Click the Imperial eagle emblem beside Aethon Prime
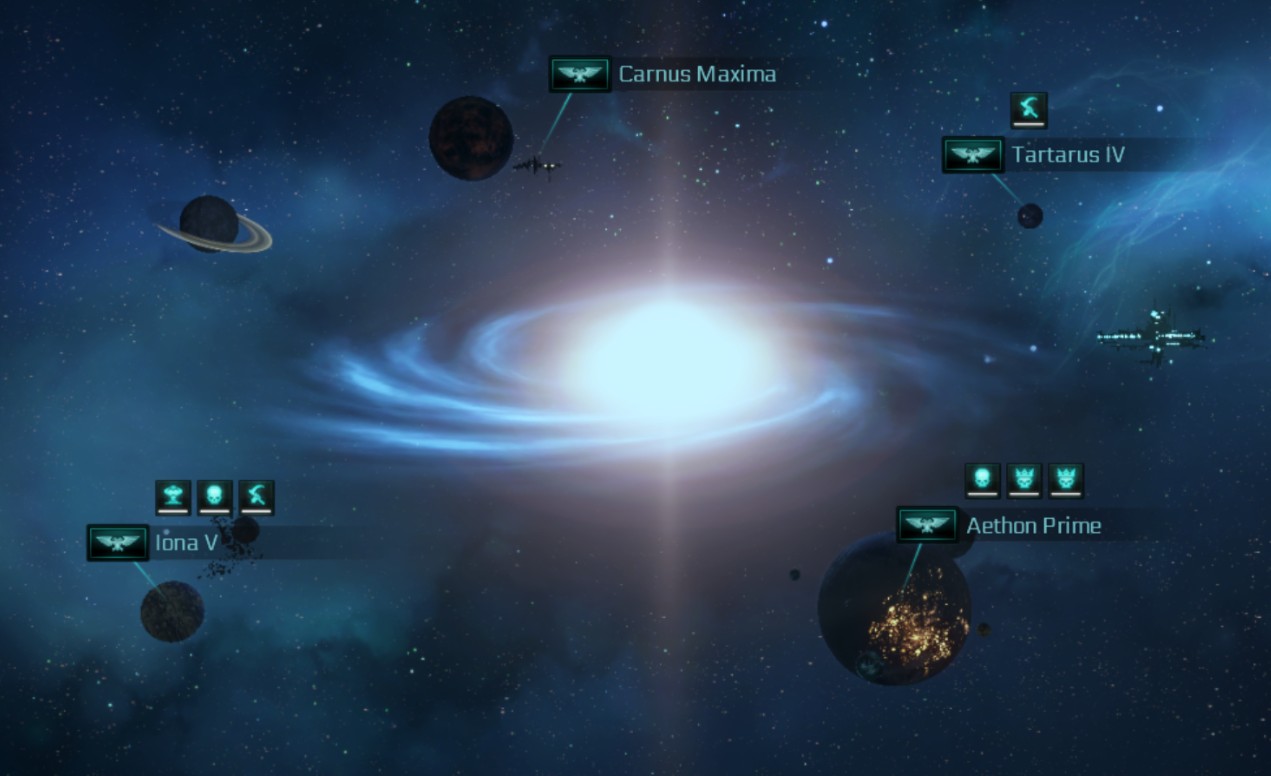Viewport: 1271px width, 776px height. point(927,525)
